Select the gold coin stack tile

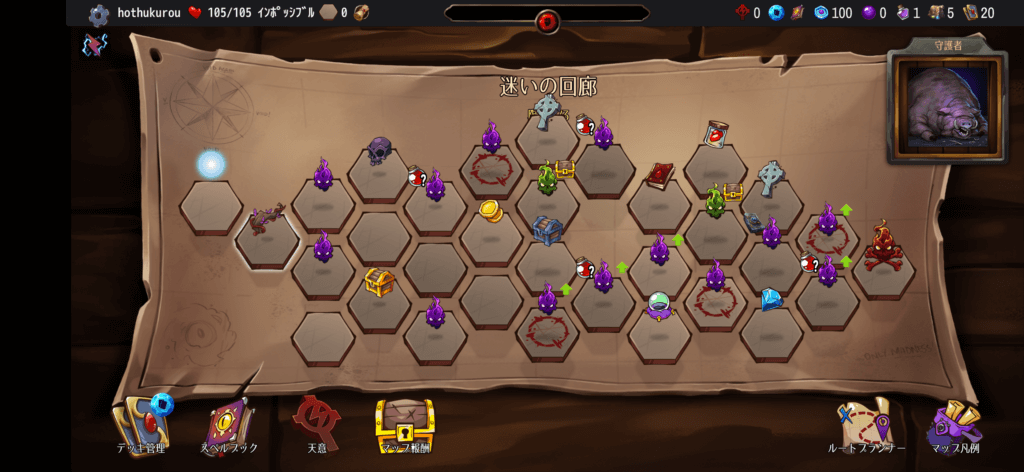point(491,211)
